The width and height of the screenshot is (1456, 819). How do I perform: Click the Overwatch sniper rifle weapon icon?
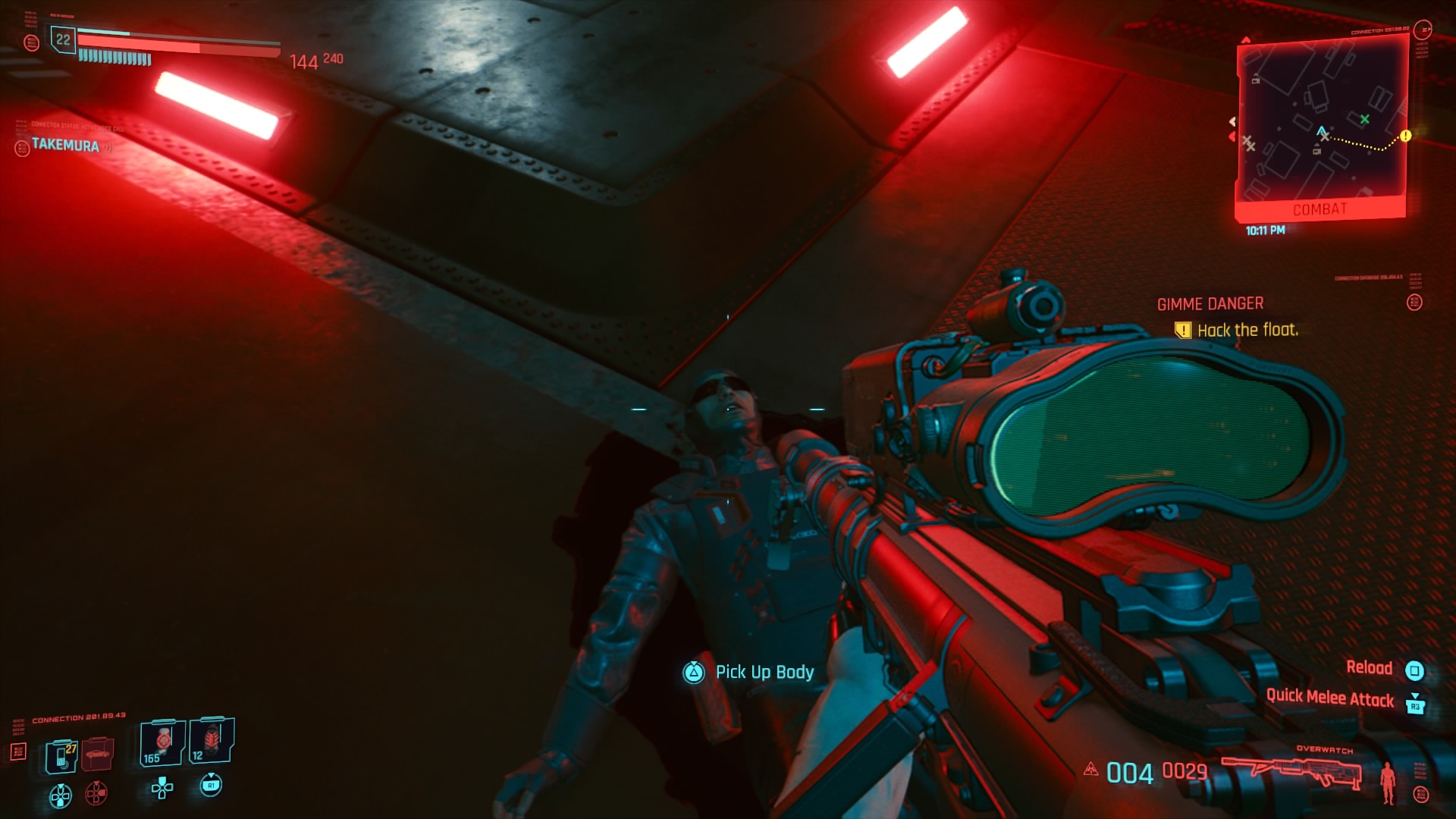point(1291,772)
